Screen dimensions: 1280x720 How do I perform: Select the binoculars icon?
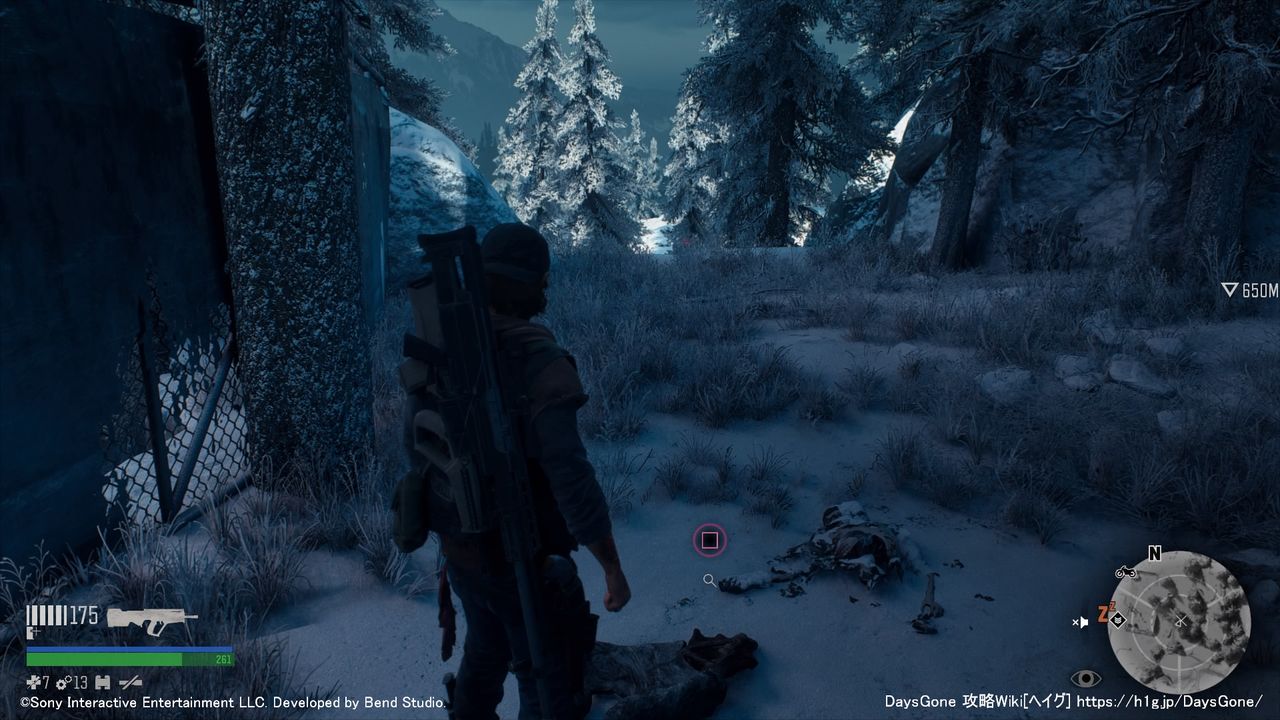point(102,682)
